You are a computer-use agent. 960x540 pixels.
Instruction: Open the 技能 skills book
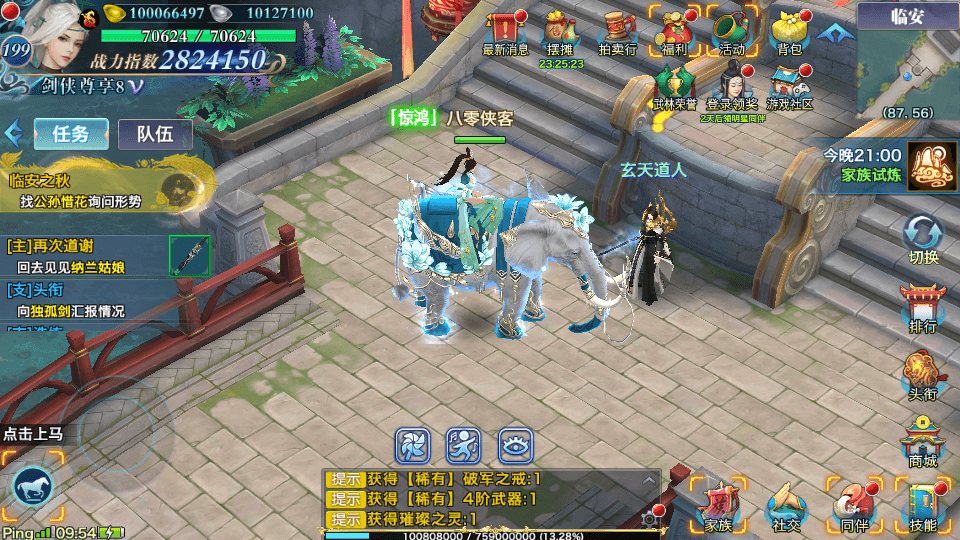point(923,505)
